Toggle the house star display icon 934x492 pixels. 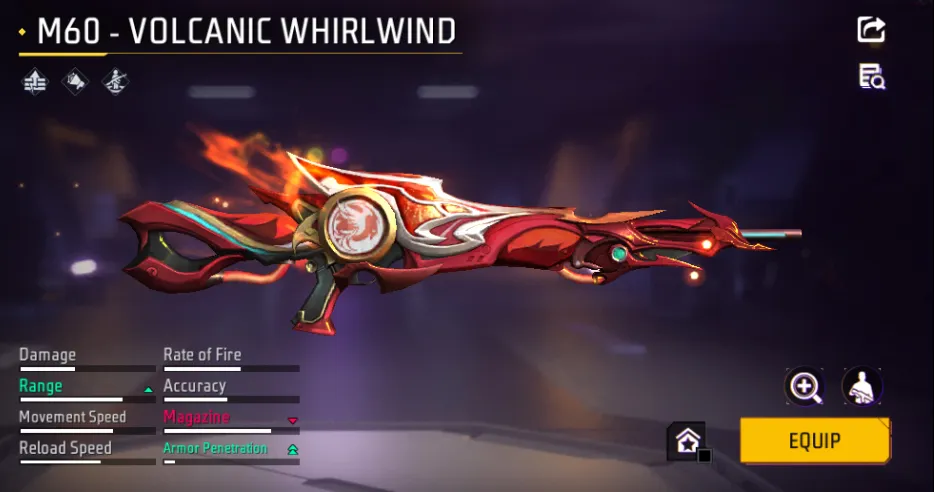pyautogui.click(x=687, y=440)
